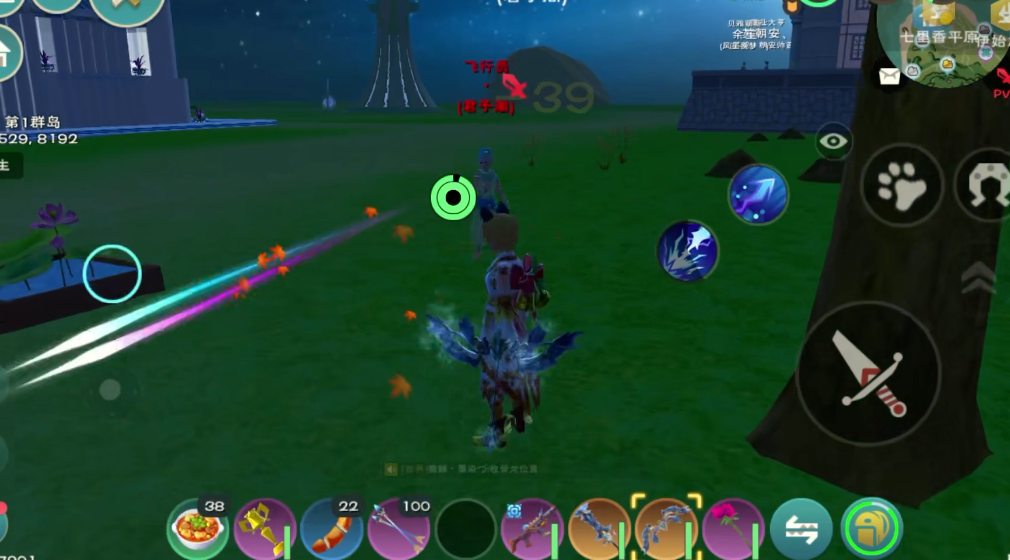The image size is (1010, 560).
Task: Select the highlighted bow in yellow brackets
Action: tap(666, 529)
